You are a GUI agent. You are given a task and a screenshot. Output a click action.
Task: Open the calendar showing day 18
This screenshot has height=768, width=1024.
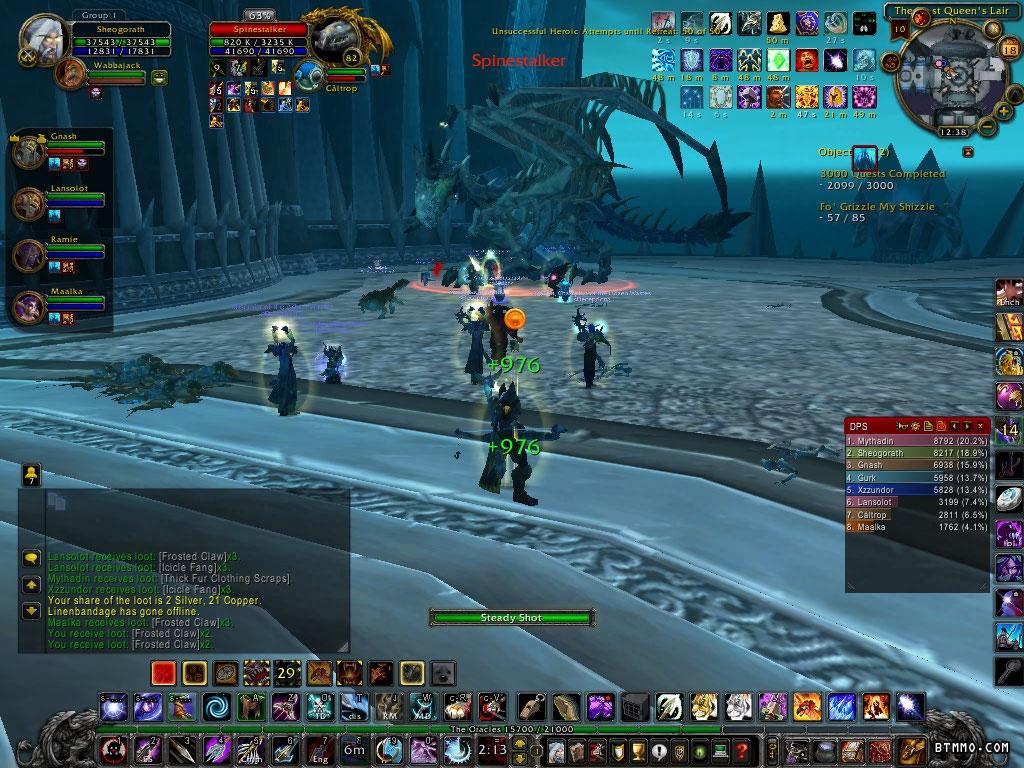pos(1008,51)
